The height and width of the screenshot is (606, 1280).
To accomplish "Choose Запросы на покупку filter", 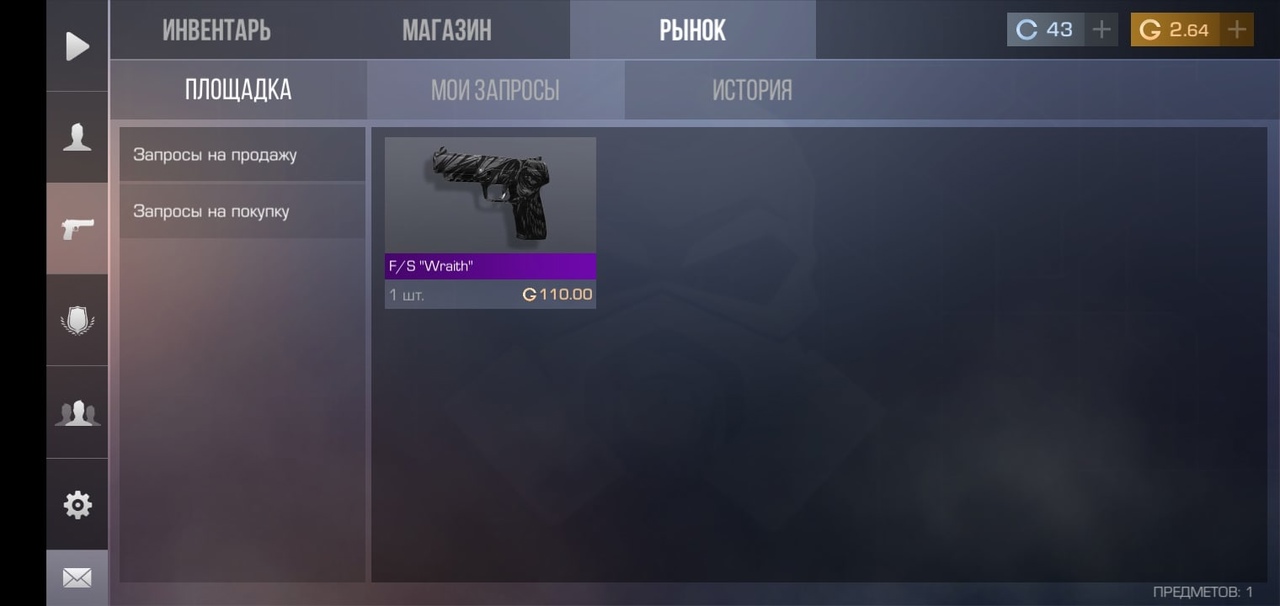I will [242, 211].
